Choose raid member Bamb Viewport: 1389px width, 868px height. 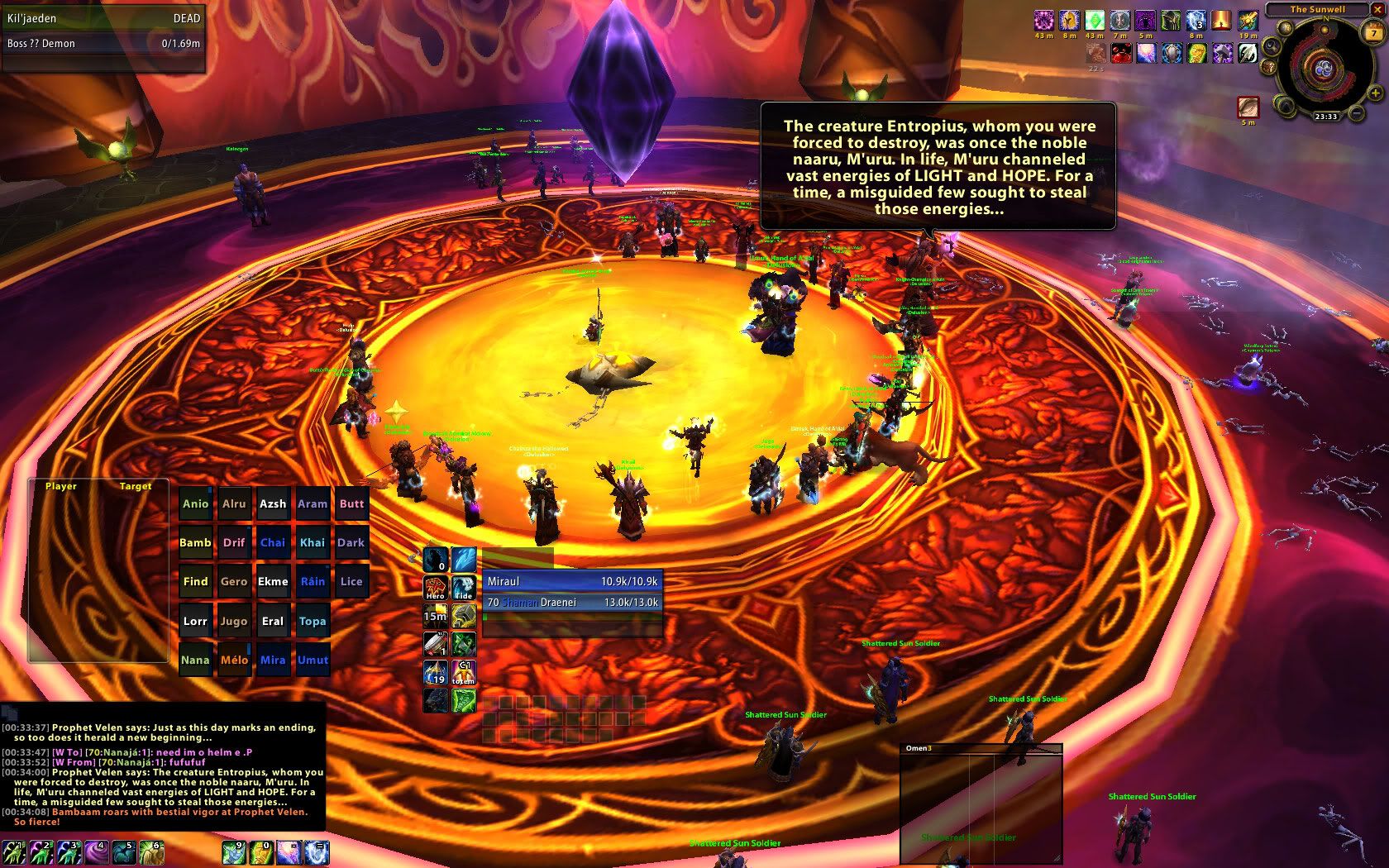(195, 543)
